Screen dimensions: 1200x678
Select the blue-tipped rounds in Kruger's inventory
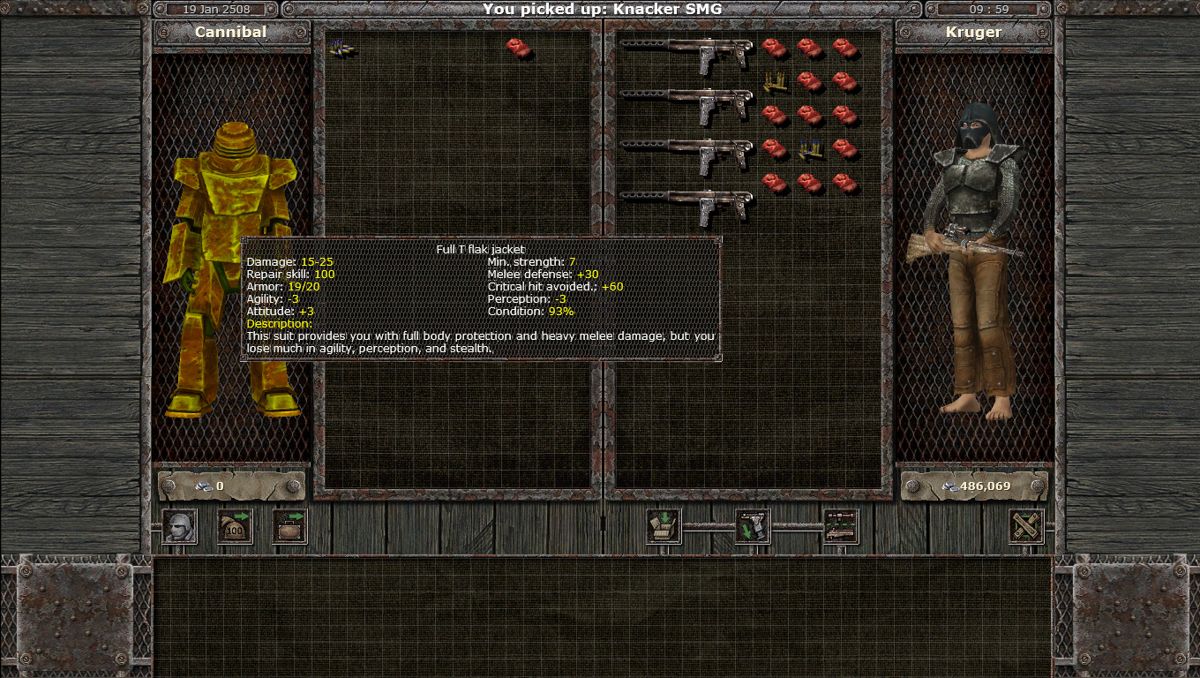point(811,150)
